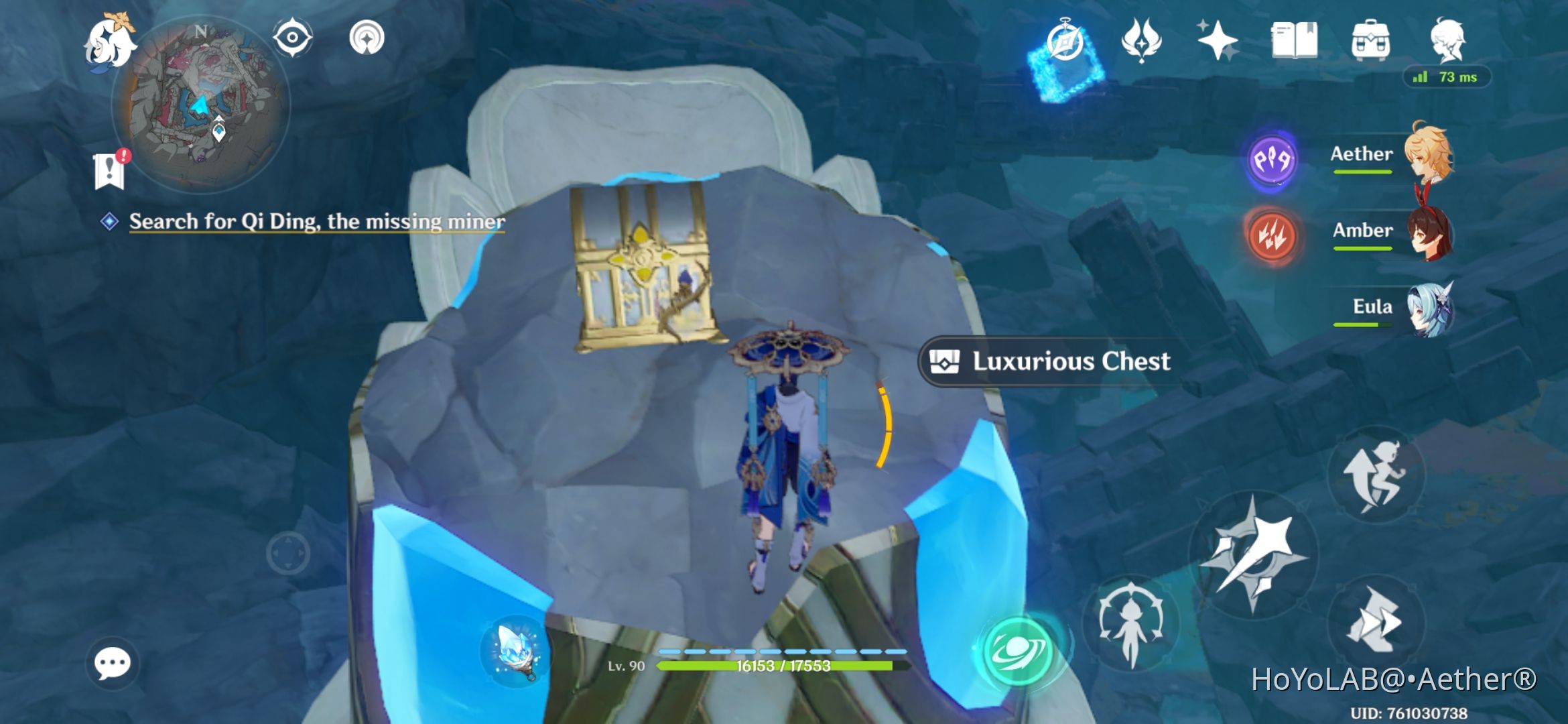Screen dimensions: 1568x724
Task: Open the inventory bag
Action: point(1372,42)
